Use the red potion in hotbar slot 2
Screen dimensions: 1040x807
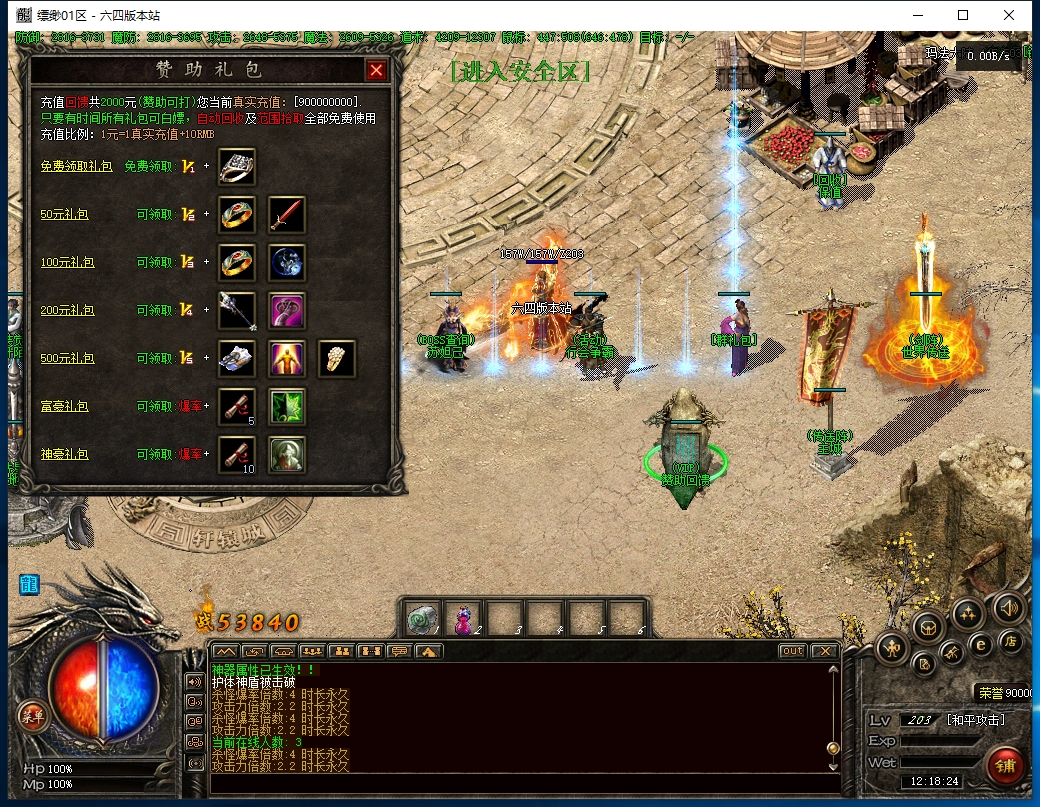463,621
